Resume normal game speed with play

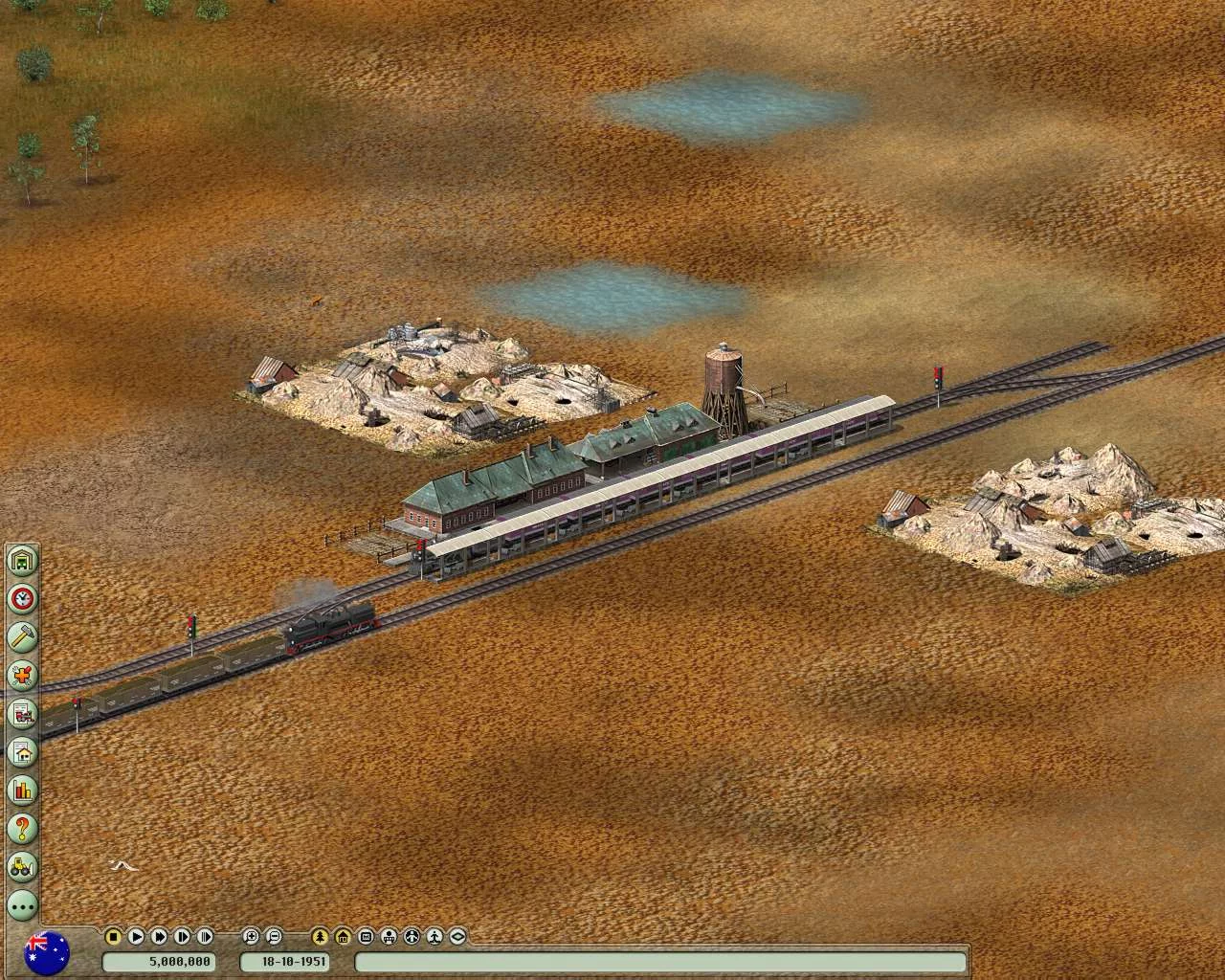[x=135, y=937]
